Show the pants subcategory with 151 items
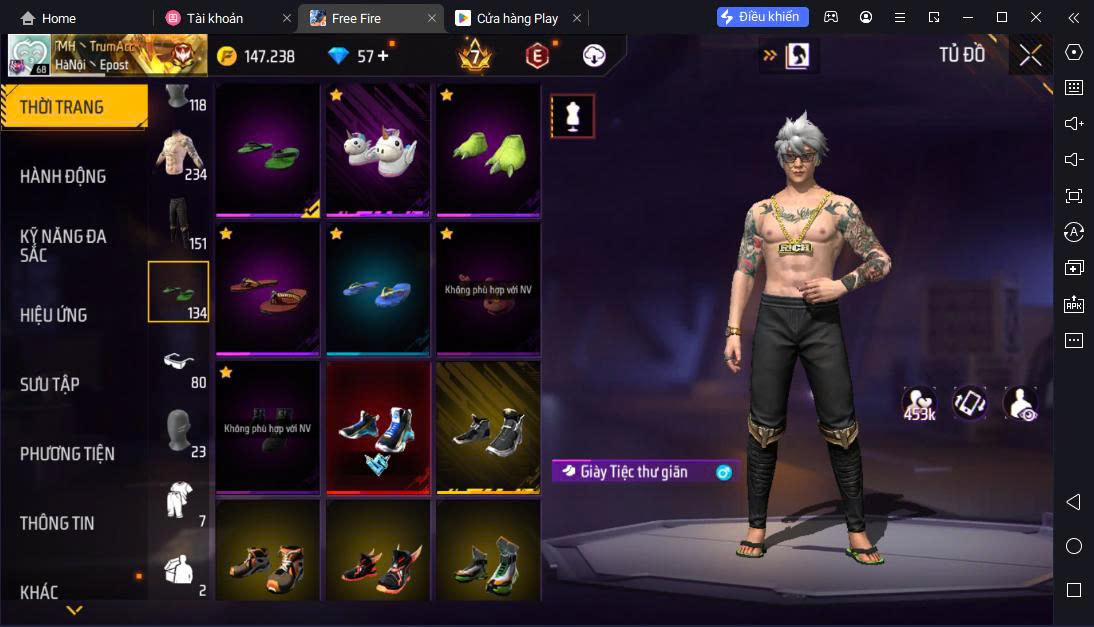 tap(180, 222)
